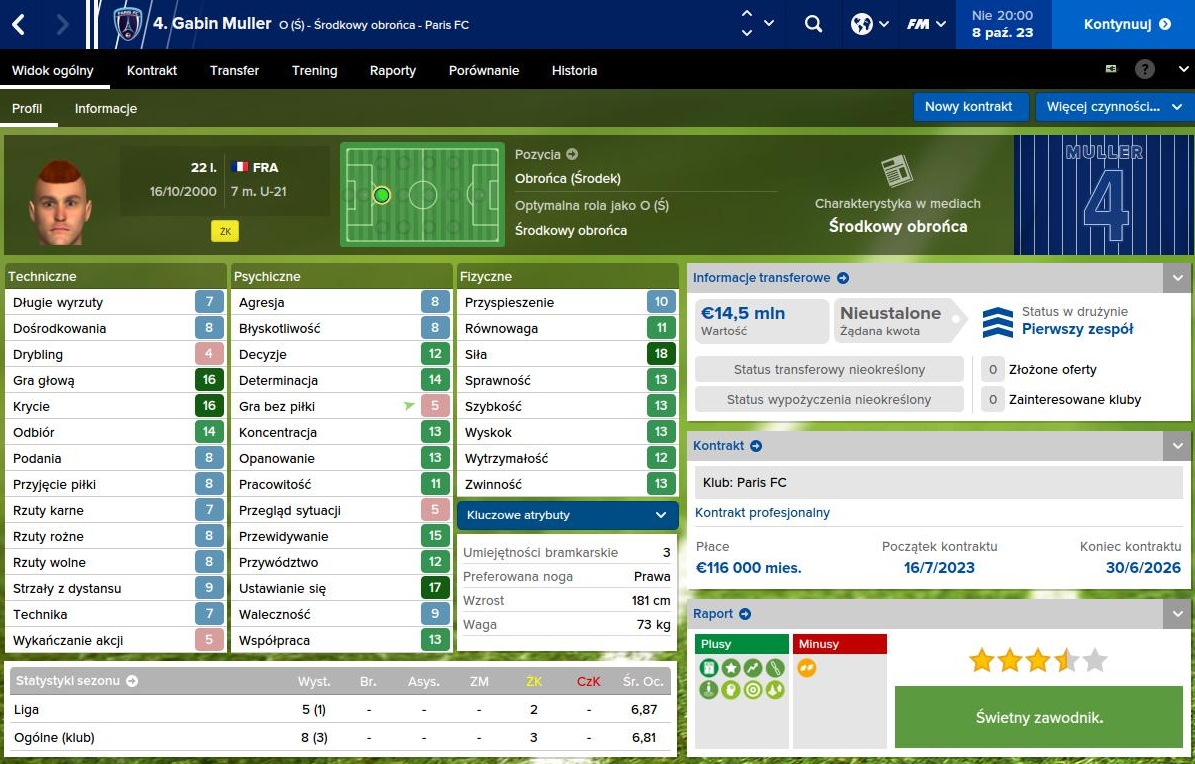
Task: Select the Porównanie tab
Action: click(x=484, y=71)
